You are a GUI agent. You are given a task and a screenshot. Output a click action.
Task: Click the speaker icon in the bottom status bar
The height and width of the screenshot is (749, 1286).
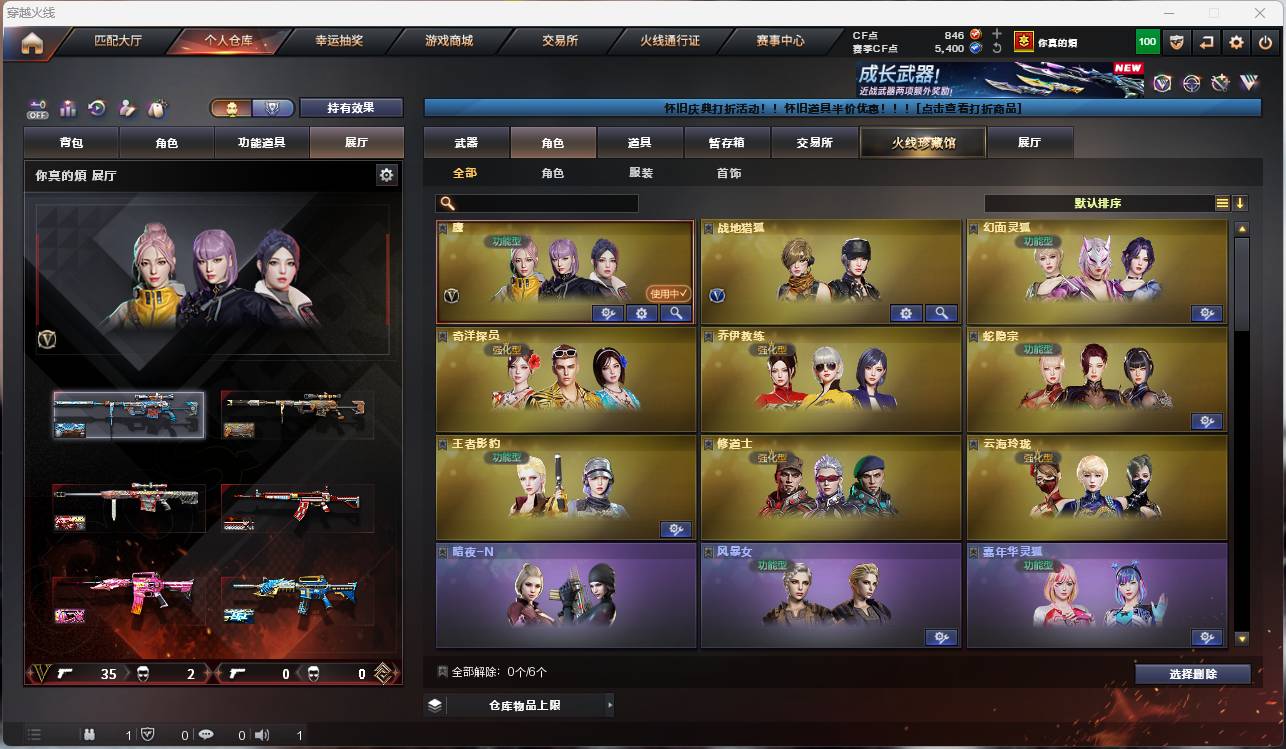coord(262,732)
